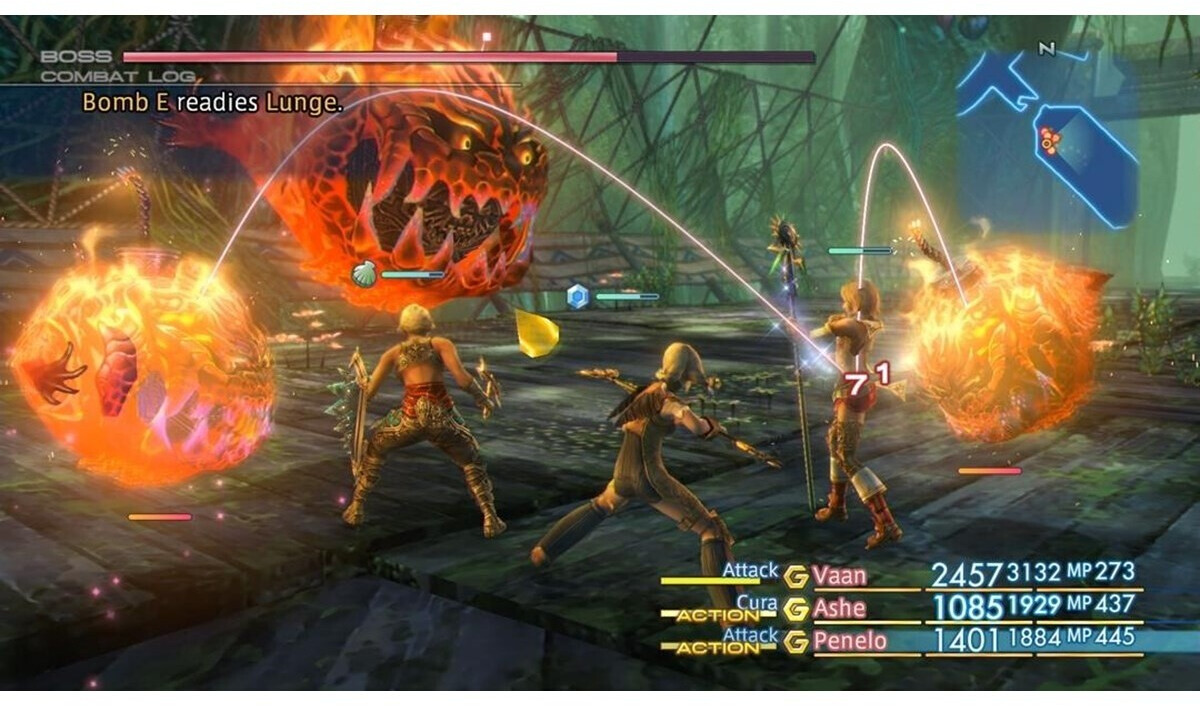The width and height of the screenshot is (1200, 706).
Task: Select Ashe in the party list
Action: pyautogui.click(x=840, y=607)
